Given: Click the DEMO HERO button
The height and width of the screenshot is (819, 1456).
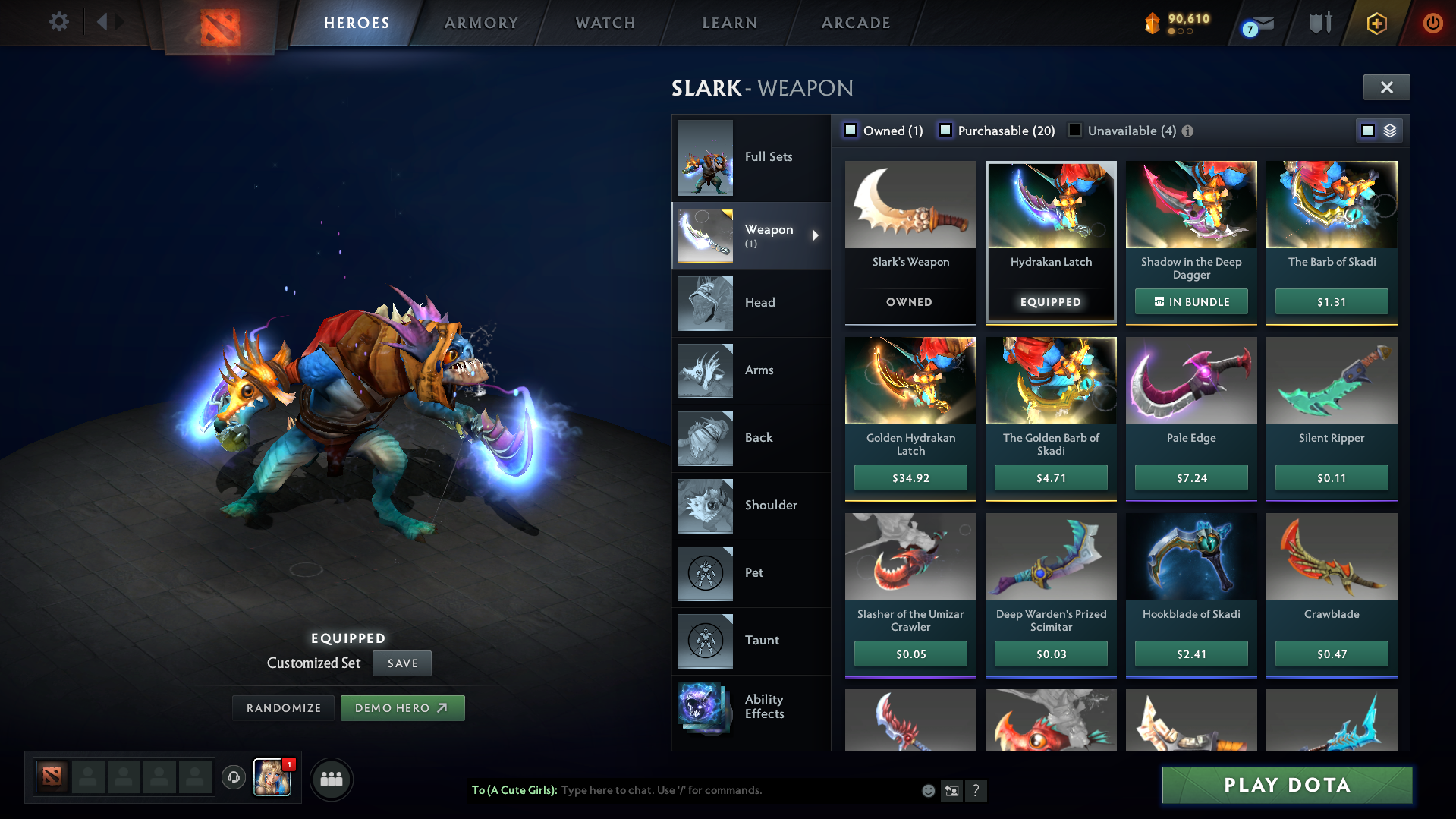Looking at the screenshot, I should pyautogui.click(x=402, y=707).
